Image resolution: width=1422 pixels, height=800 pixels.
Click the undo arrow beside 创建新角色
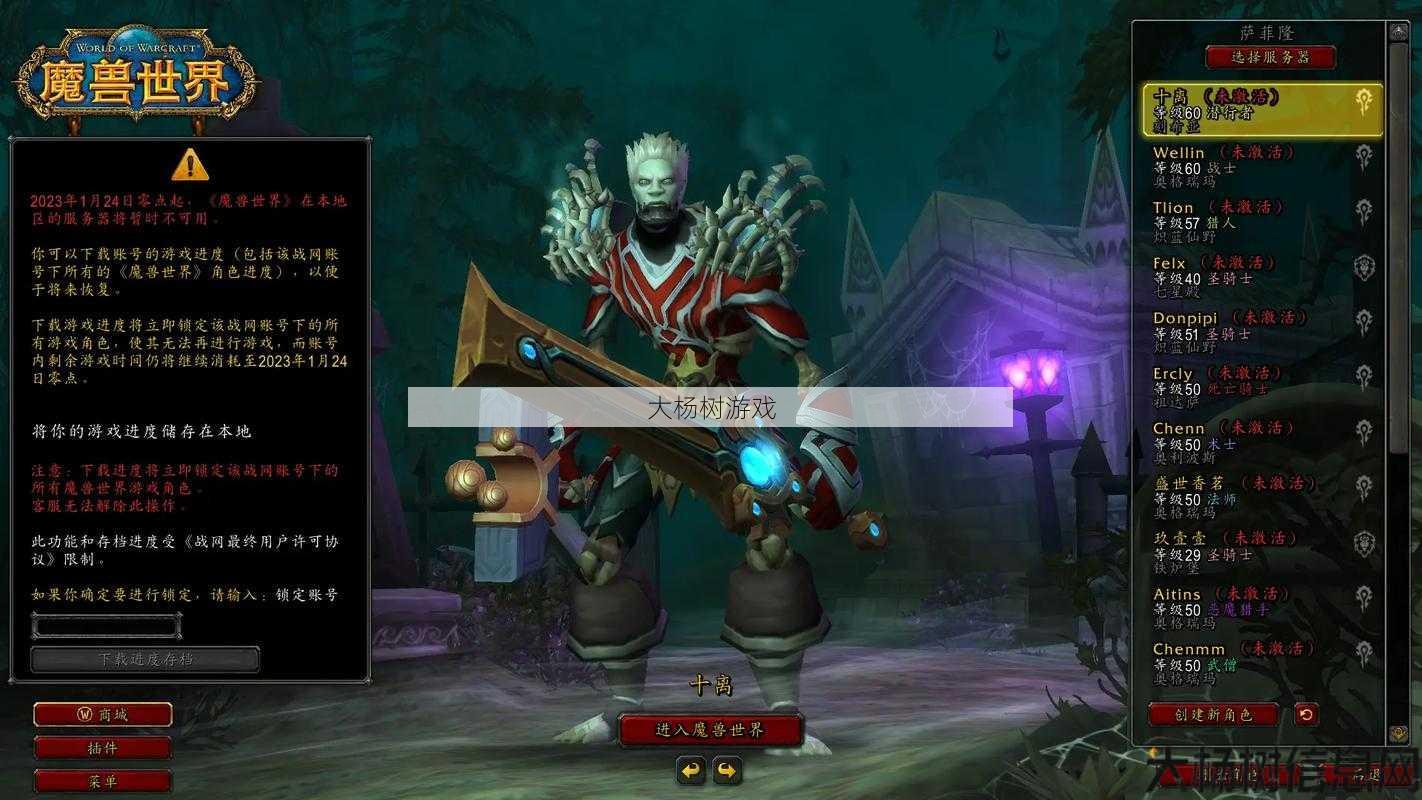pyautogui.click(x=1305, y=714)
